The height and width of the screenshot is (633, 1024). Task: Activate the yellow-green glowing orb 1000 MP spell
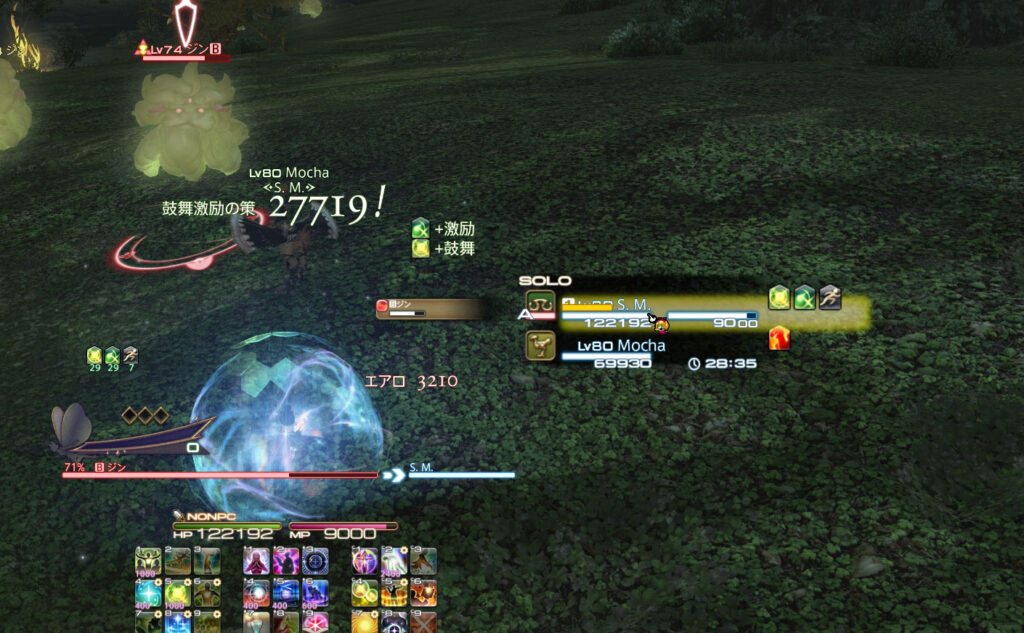click(178, 592)
